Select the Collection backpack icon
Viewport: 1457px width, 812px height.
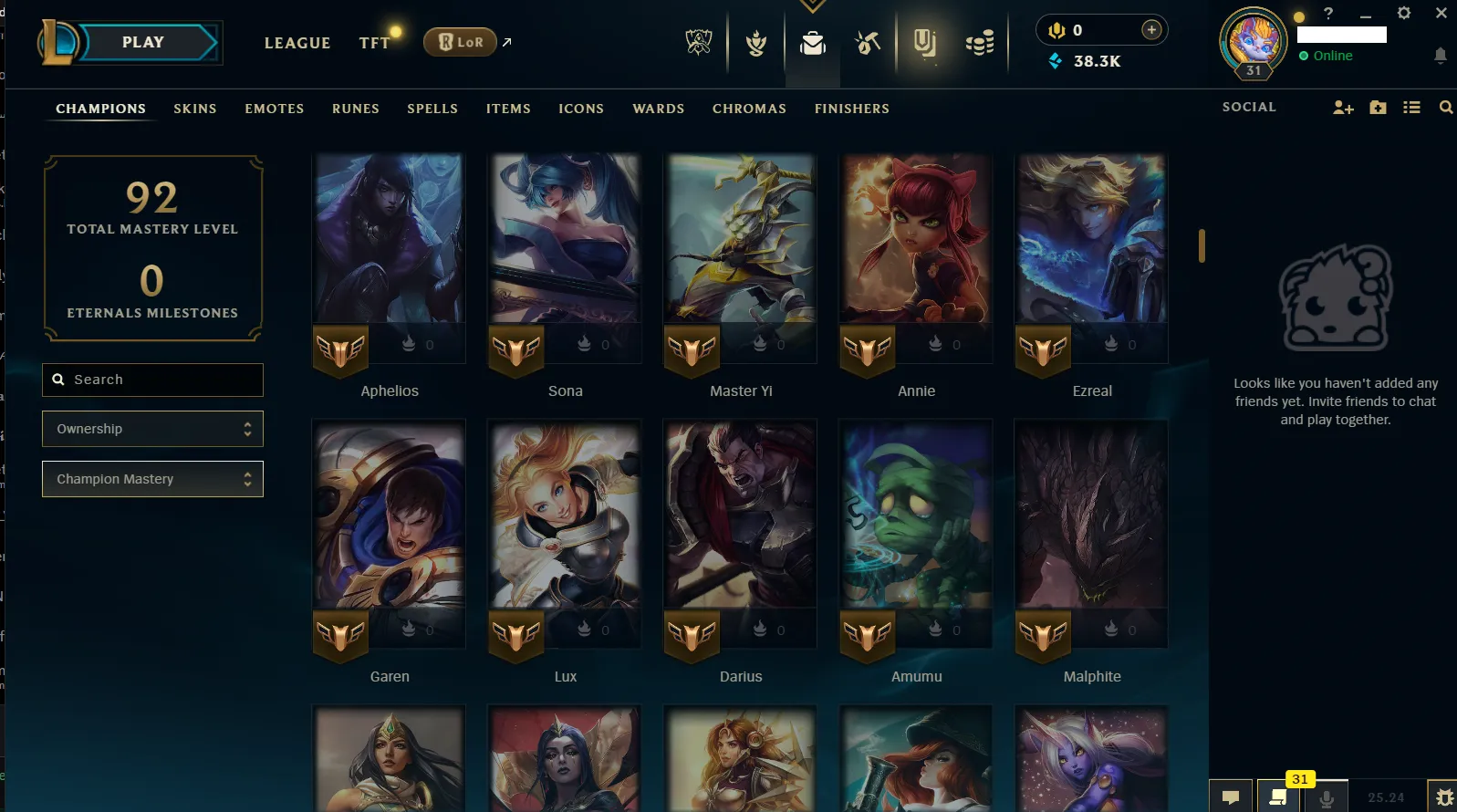pyautogui.click(x=813, y=41)
